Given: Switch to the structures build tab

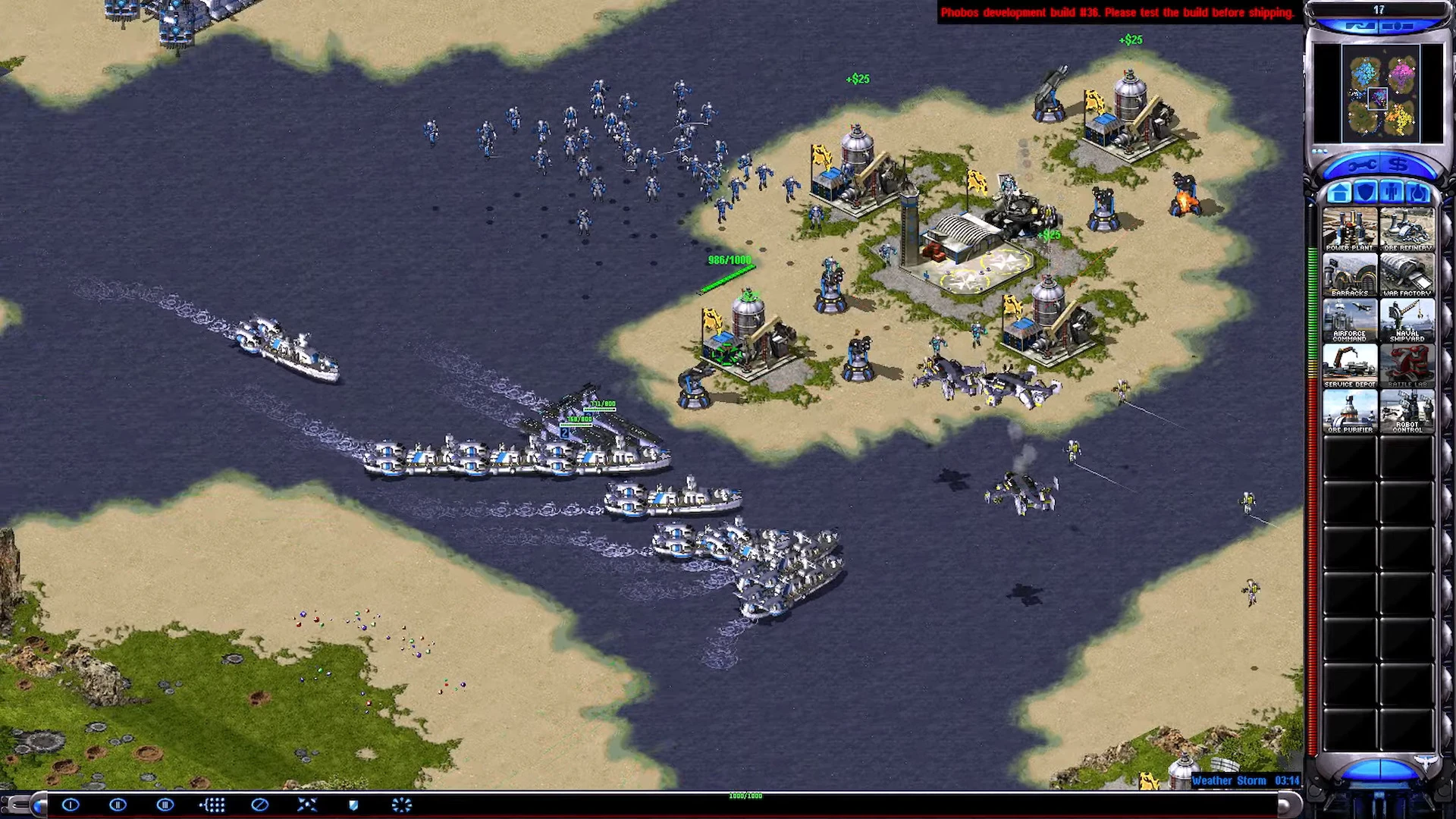Looking at the screenshot, I should (x=1338, y=192).
